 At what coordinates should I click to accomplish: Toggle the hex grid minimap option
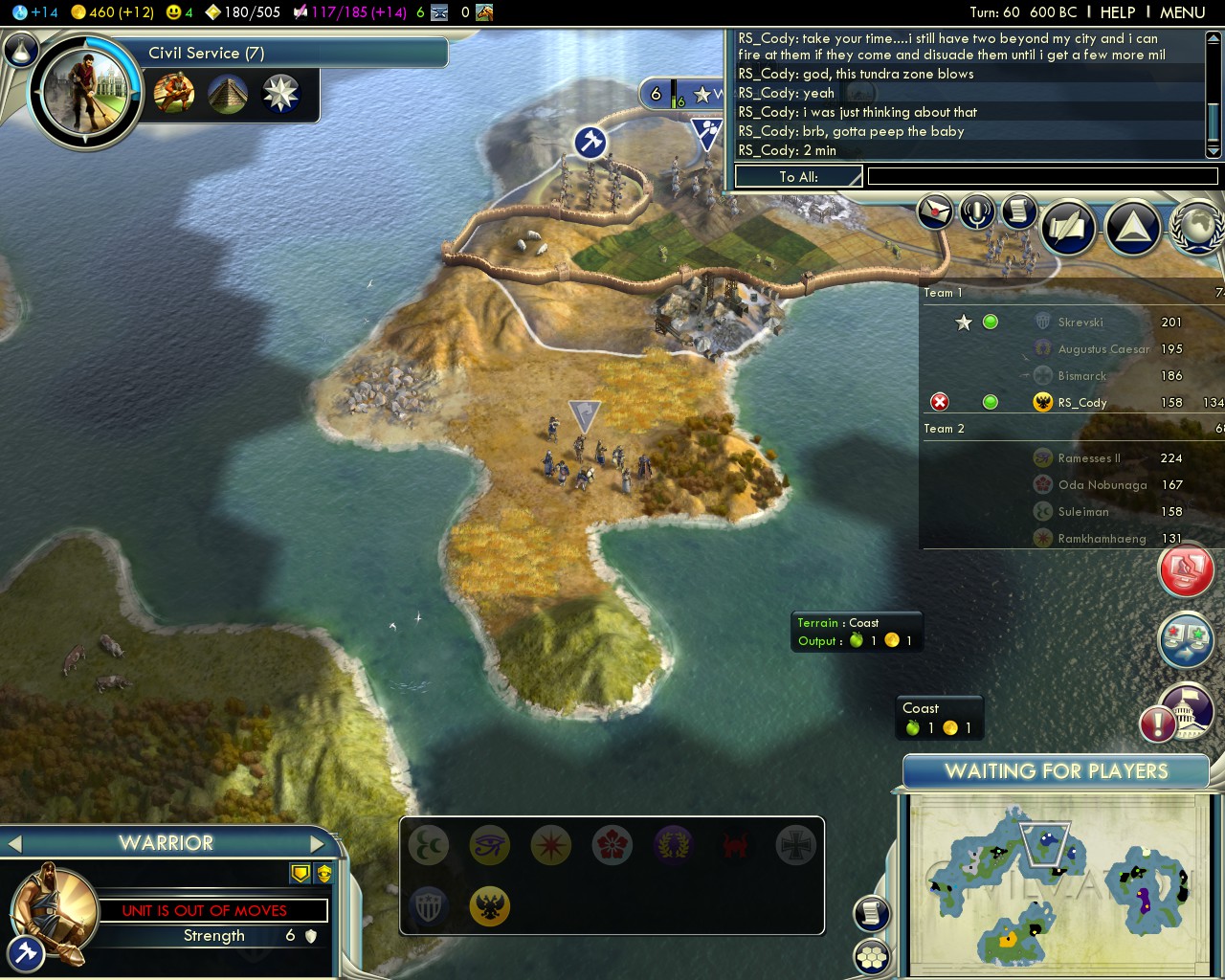(x=872, y=956)
